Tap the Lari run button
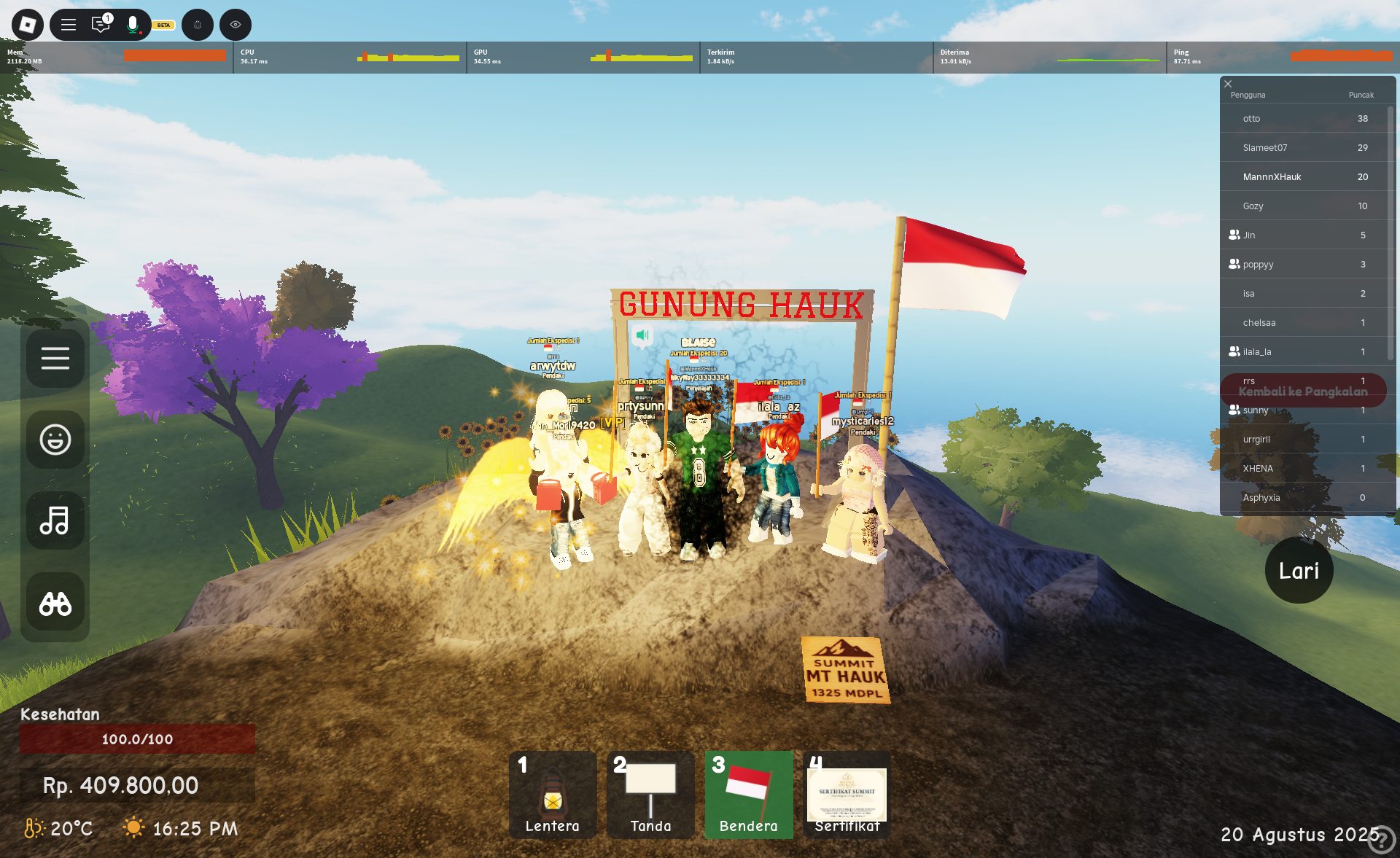Image resolution: width=1400 pixels, height=858 pixels. pyautogui.click(x=1299, y=571)
